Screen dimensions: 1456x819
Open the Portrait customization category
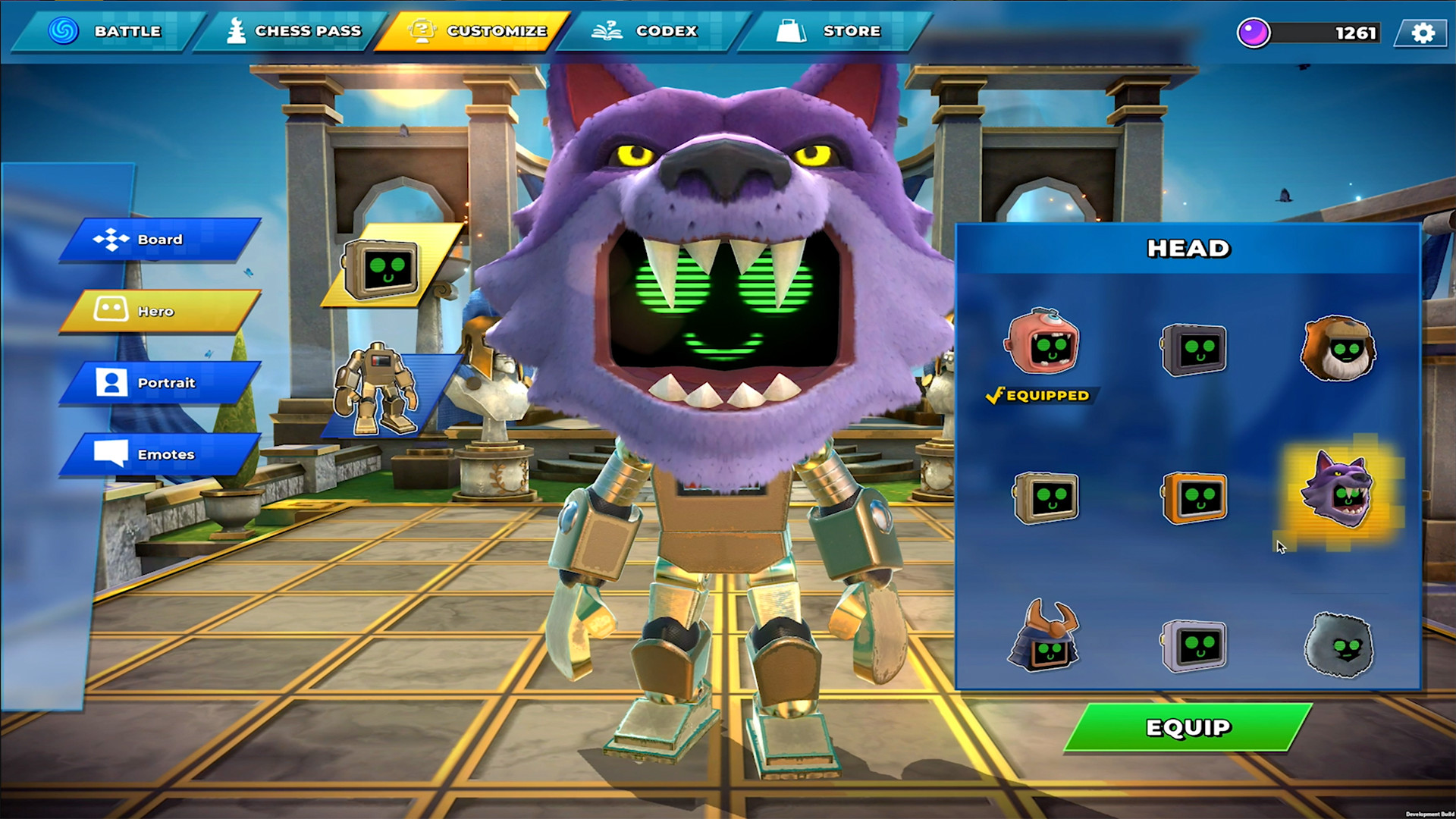[x=159, y=383]
